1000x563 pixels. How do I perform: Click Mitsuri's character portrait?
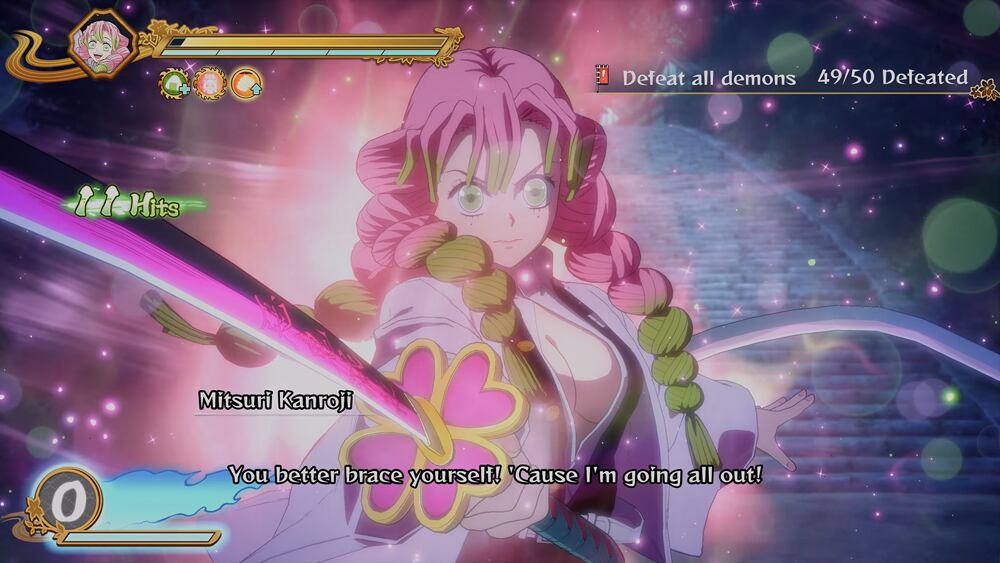[102, 45]
